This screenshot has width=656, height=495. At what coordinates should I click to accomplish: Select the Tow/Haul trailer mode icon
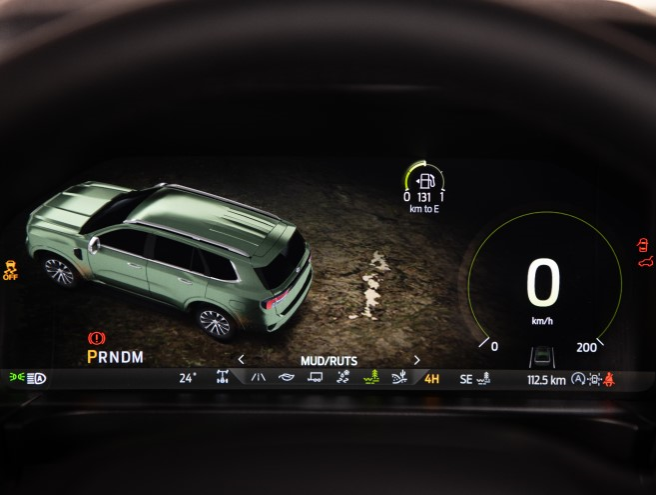coord(314,378)
